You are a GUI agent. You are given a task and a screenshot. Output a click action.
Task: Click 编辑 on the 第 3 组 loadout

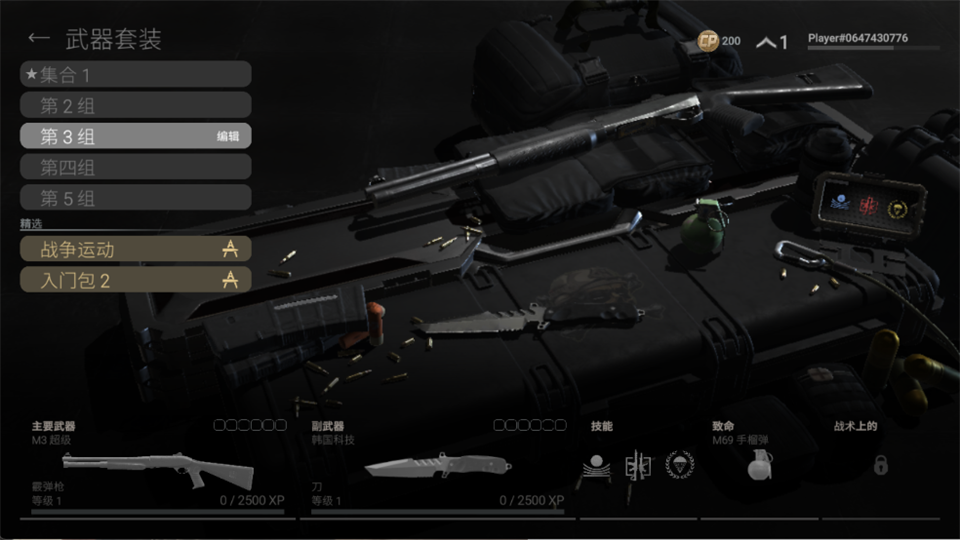228,137
